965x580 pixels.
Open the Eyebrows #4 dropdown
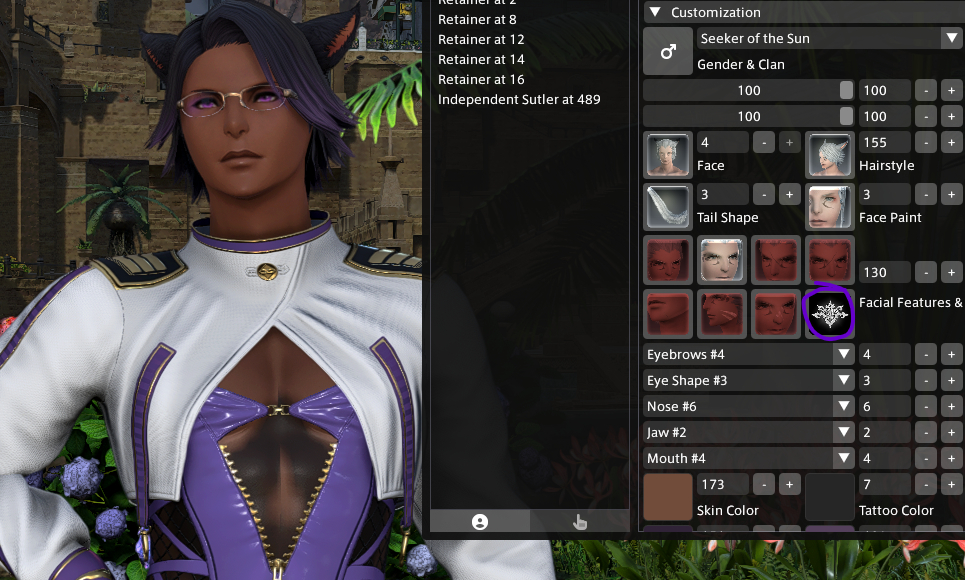click(749, 355)
